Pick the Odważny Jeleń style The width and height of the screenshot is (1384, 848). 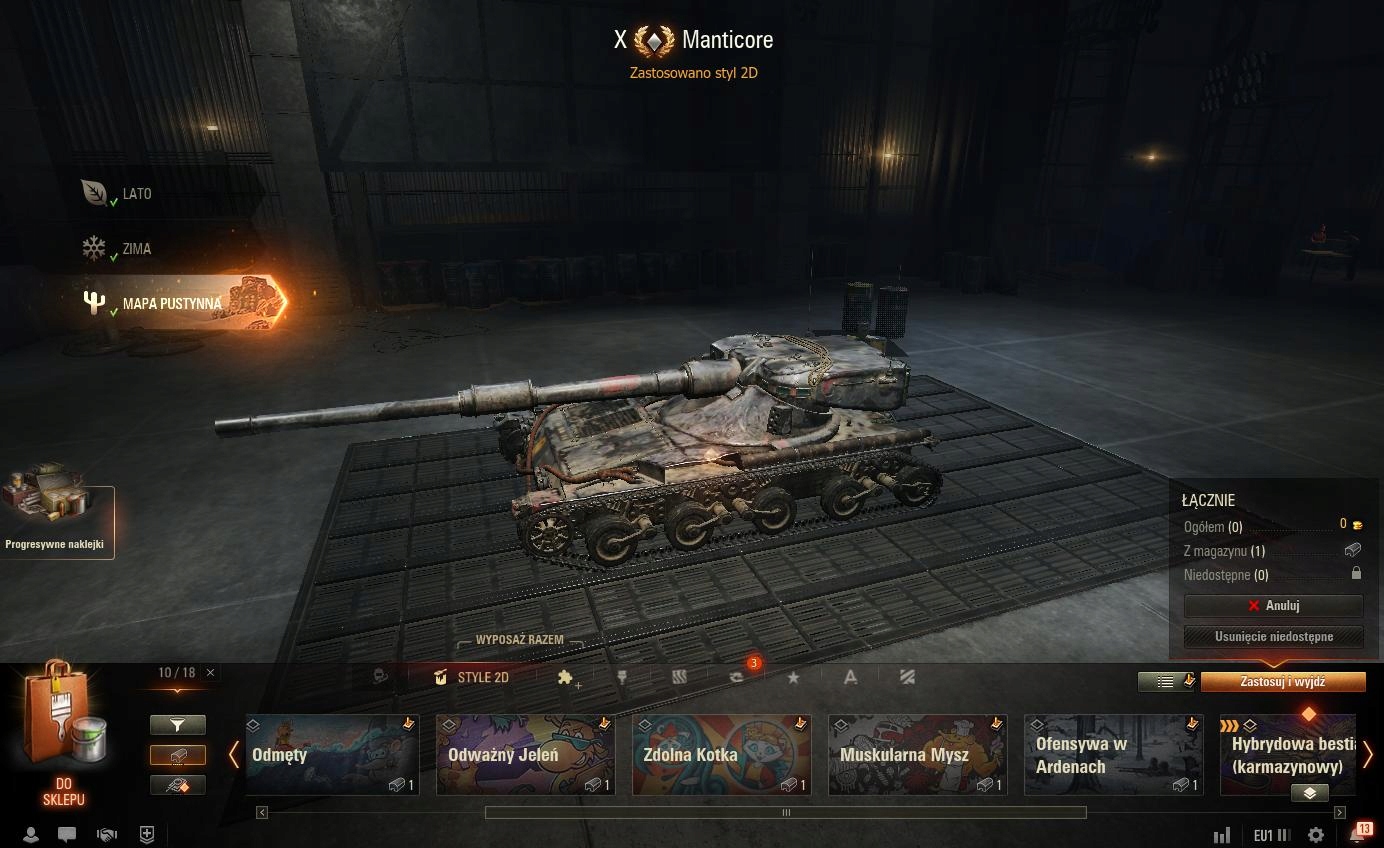point(525,755)
